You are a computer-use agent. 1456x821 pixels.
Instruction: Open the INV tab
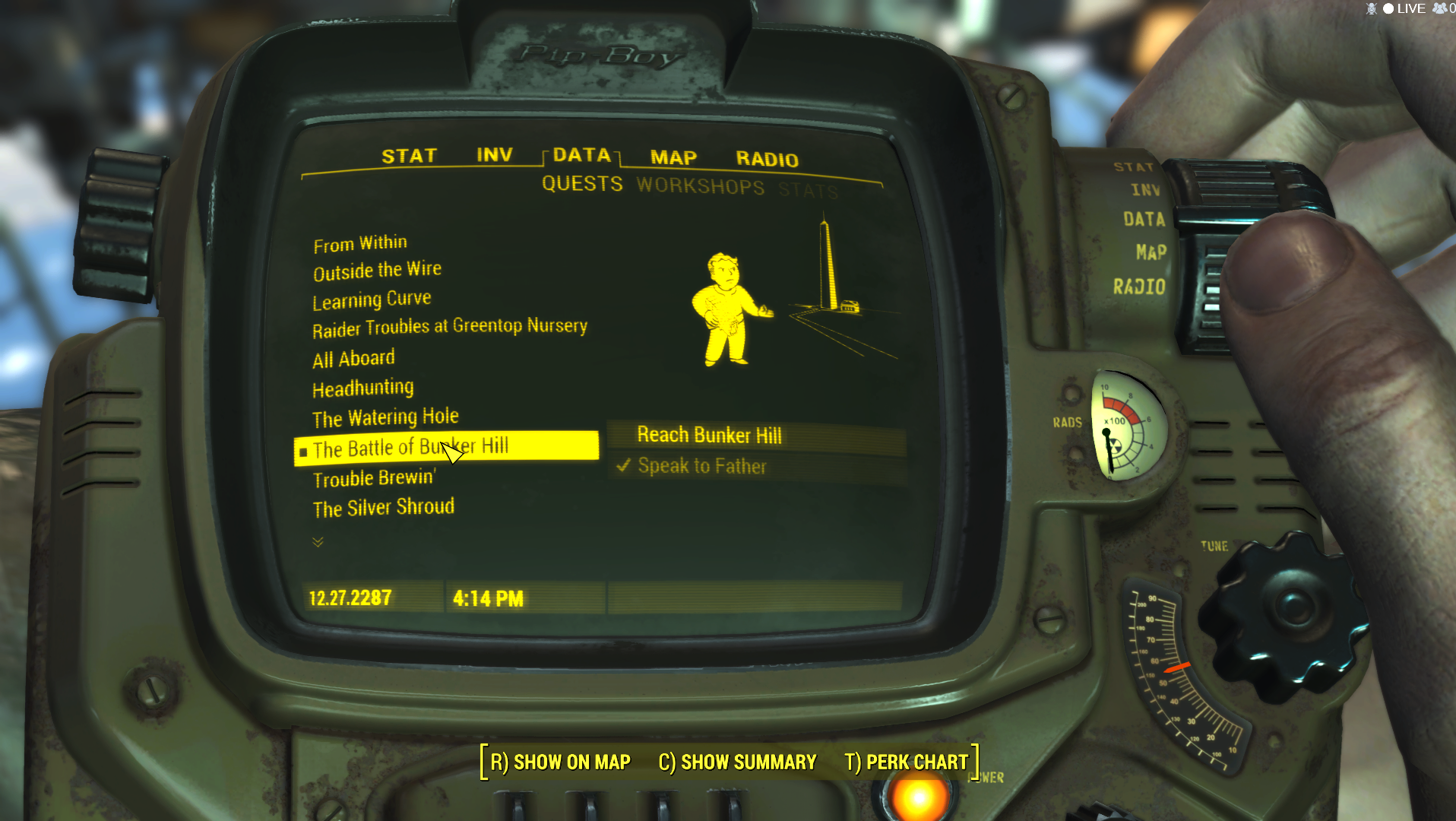tap(494, 155)
